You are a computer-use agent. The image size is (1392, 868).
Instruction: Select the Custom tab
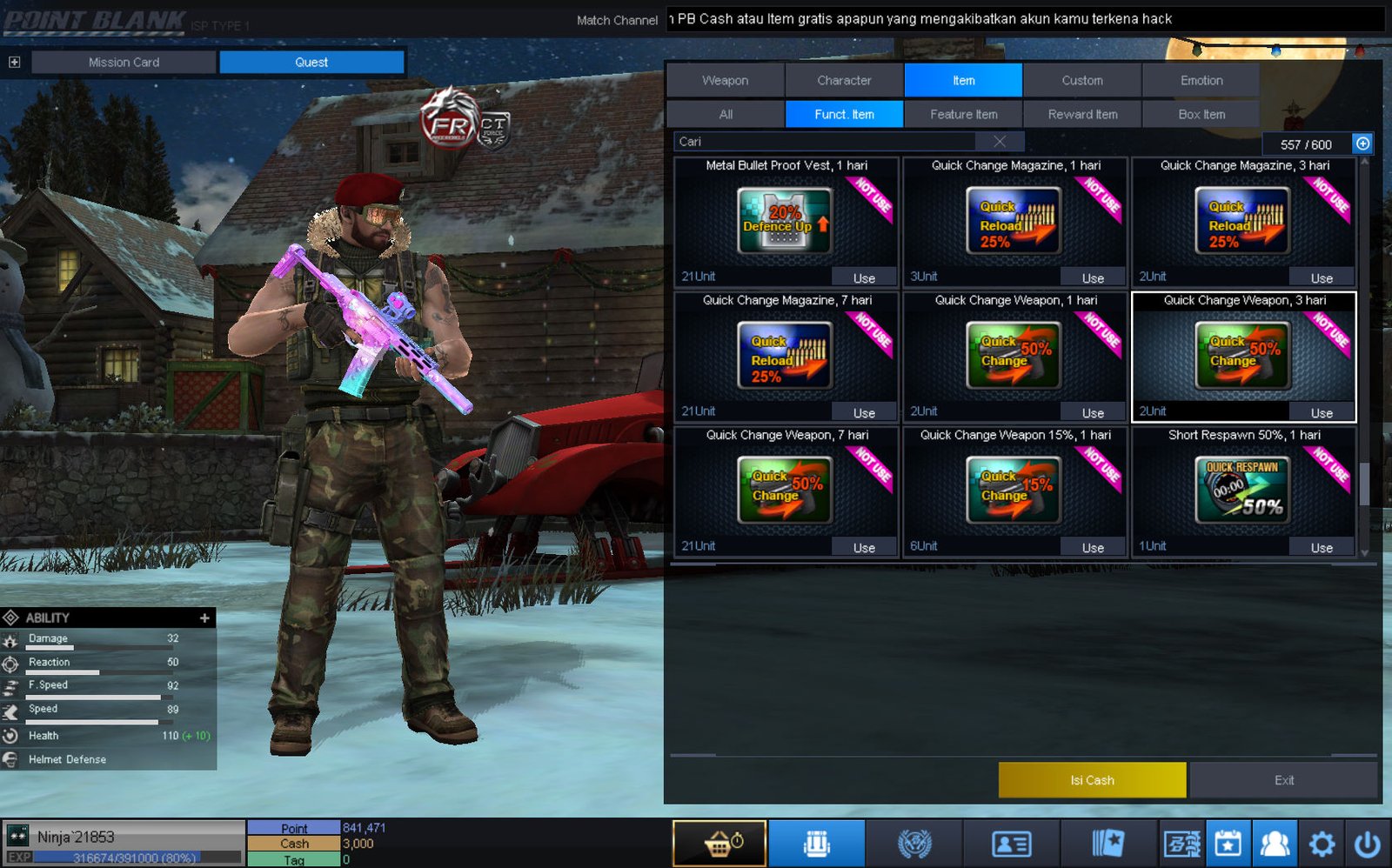coord(1081,80)
